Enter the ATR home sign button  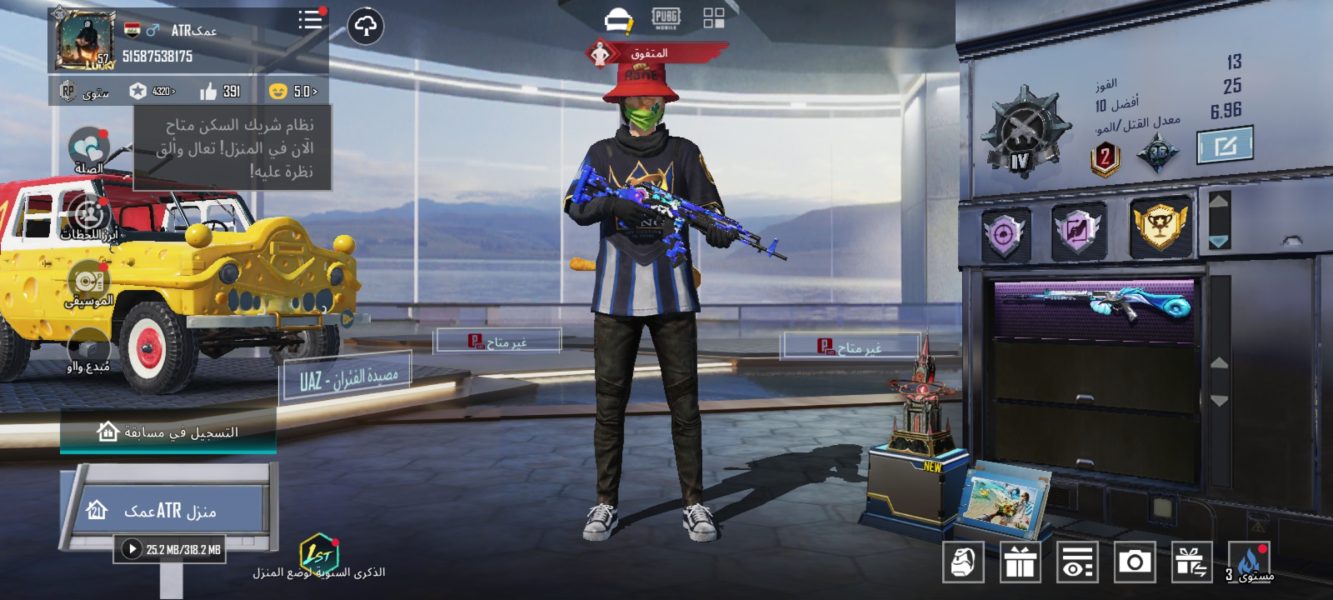click(167, 510)
